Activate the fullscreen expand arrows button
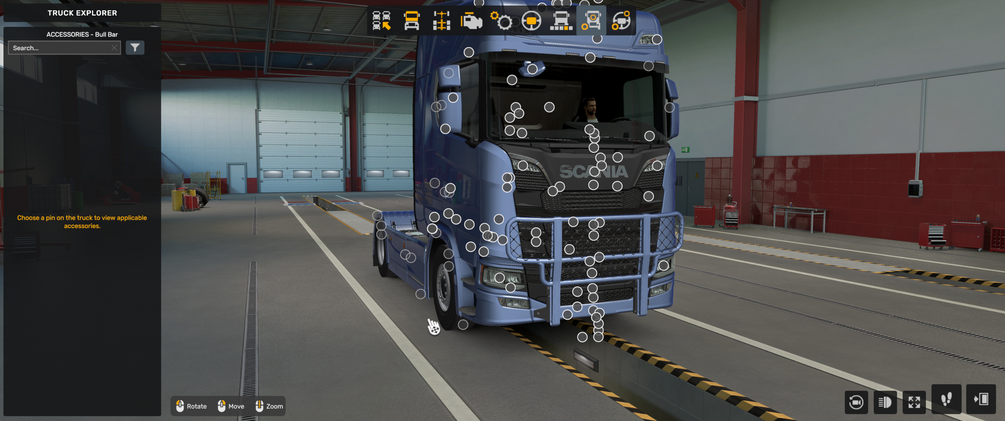This screenshot has width=1005, height=421. [x=914, y=402]
